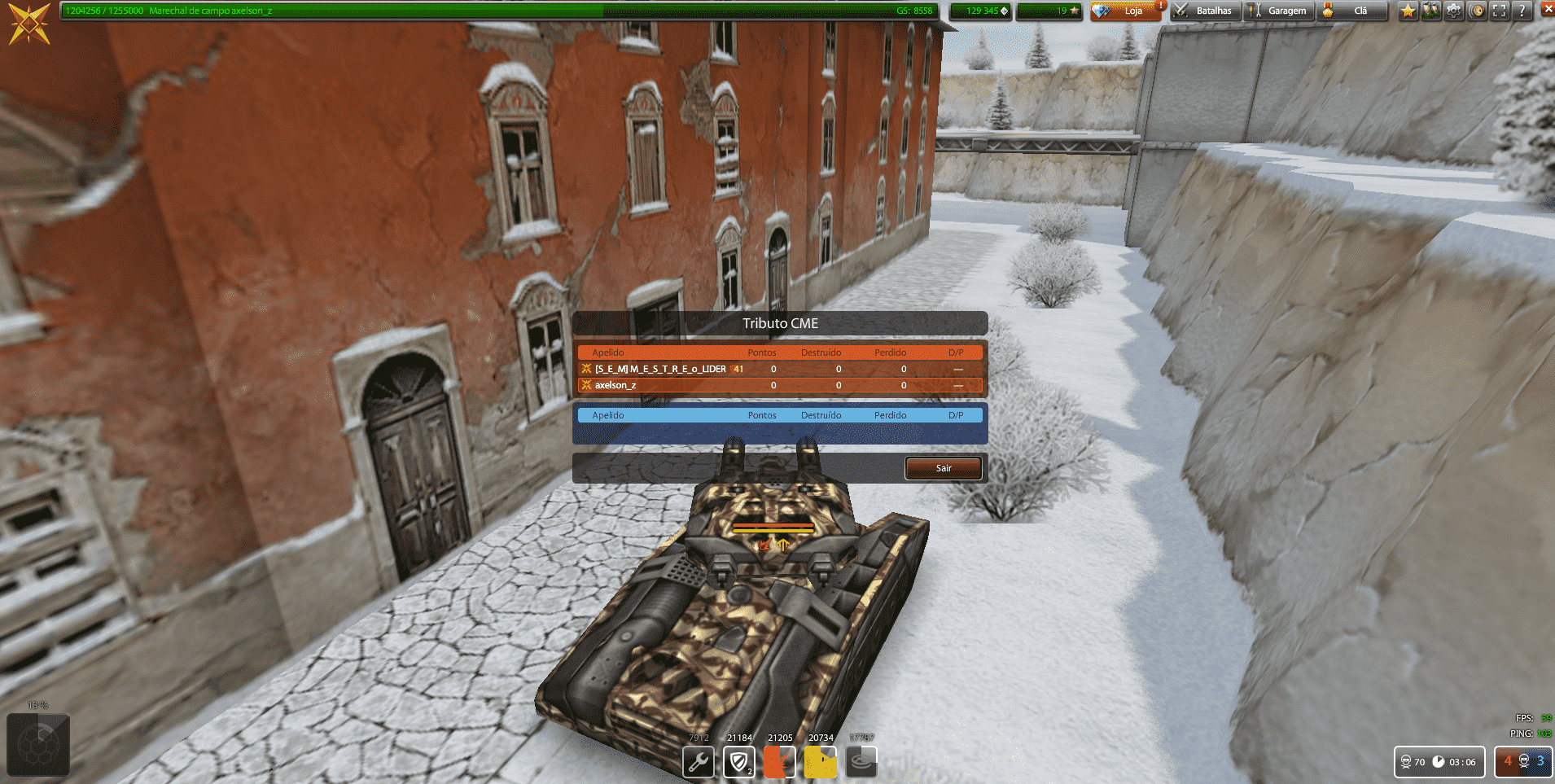
Task: Activate the double armor shield supply
Action: coord(738,762)
